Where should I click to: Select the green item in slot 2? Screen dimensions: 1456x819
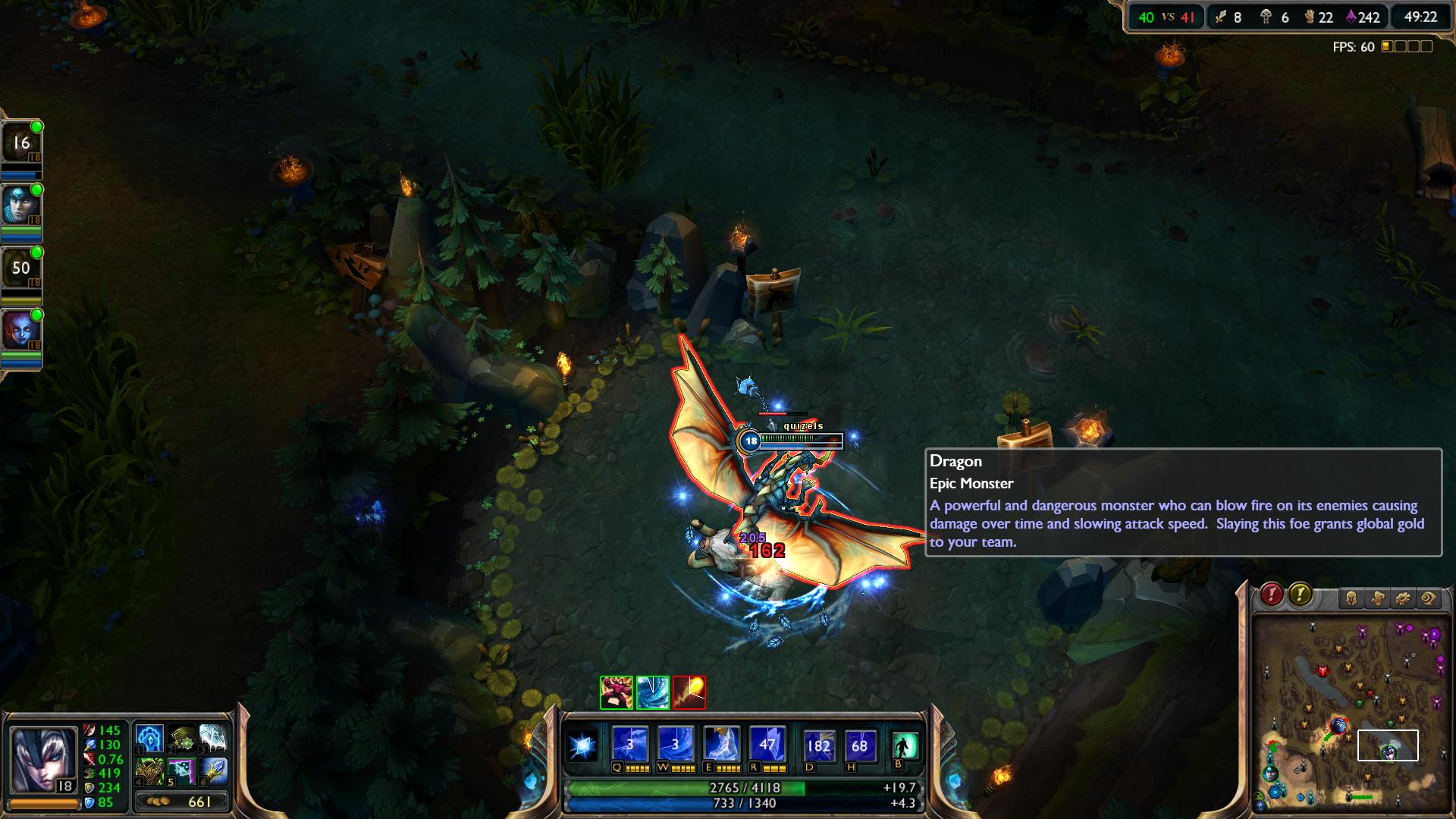pyautogui.click(x=182, y=738)
